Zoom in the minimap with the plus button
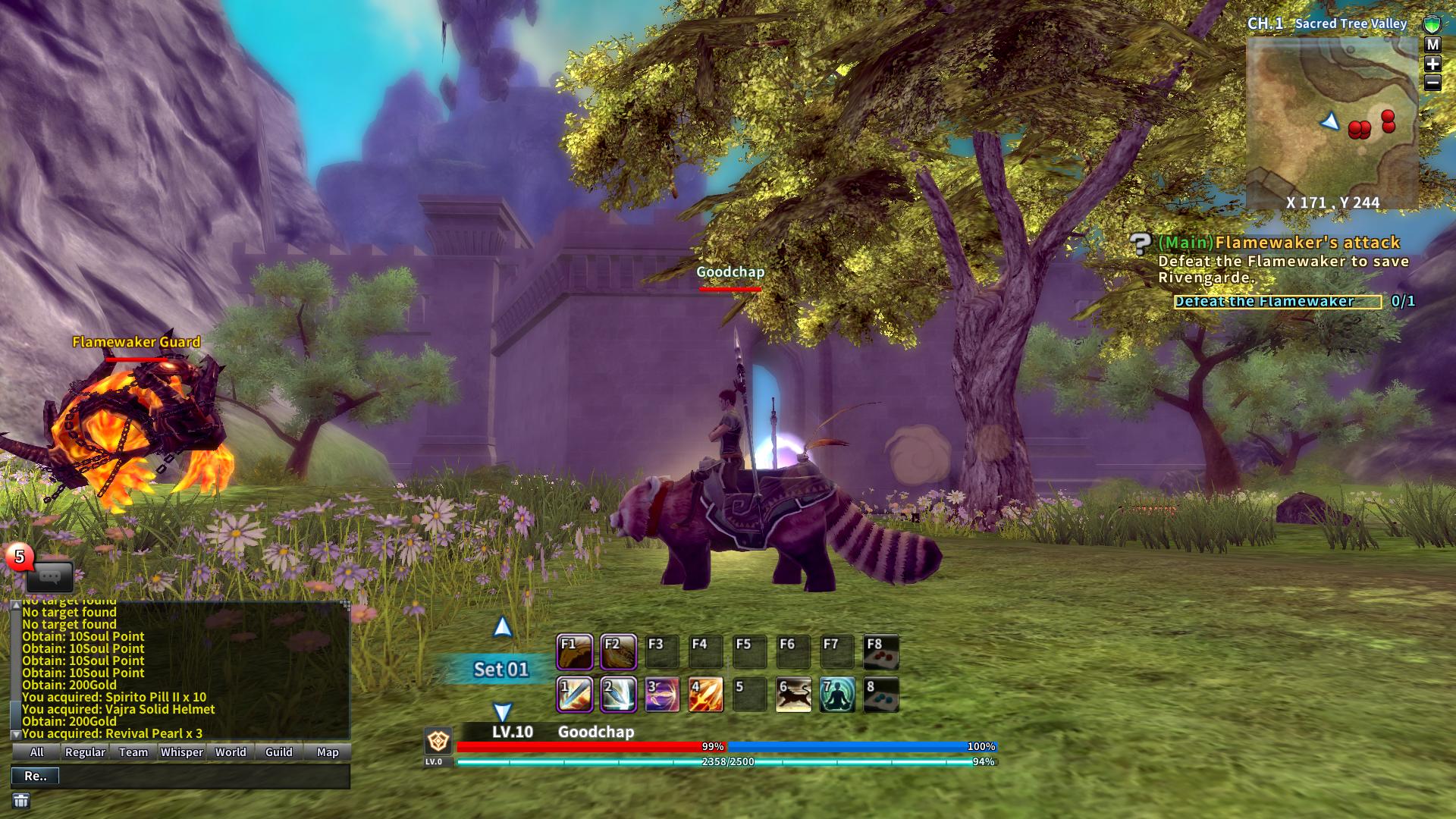This screenshot has width=1456, height=819. pos(1432,64)
